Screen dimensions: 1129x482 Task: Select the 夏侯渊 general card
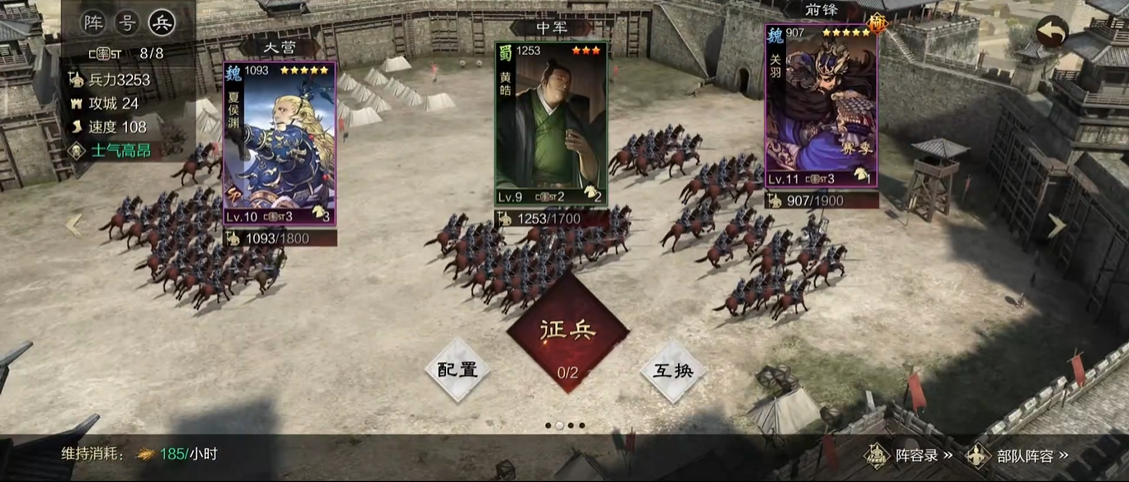(x=279, y=142)
